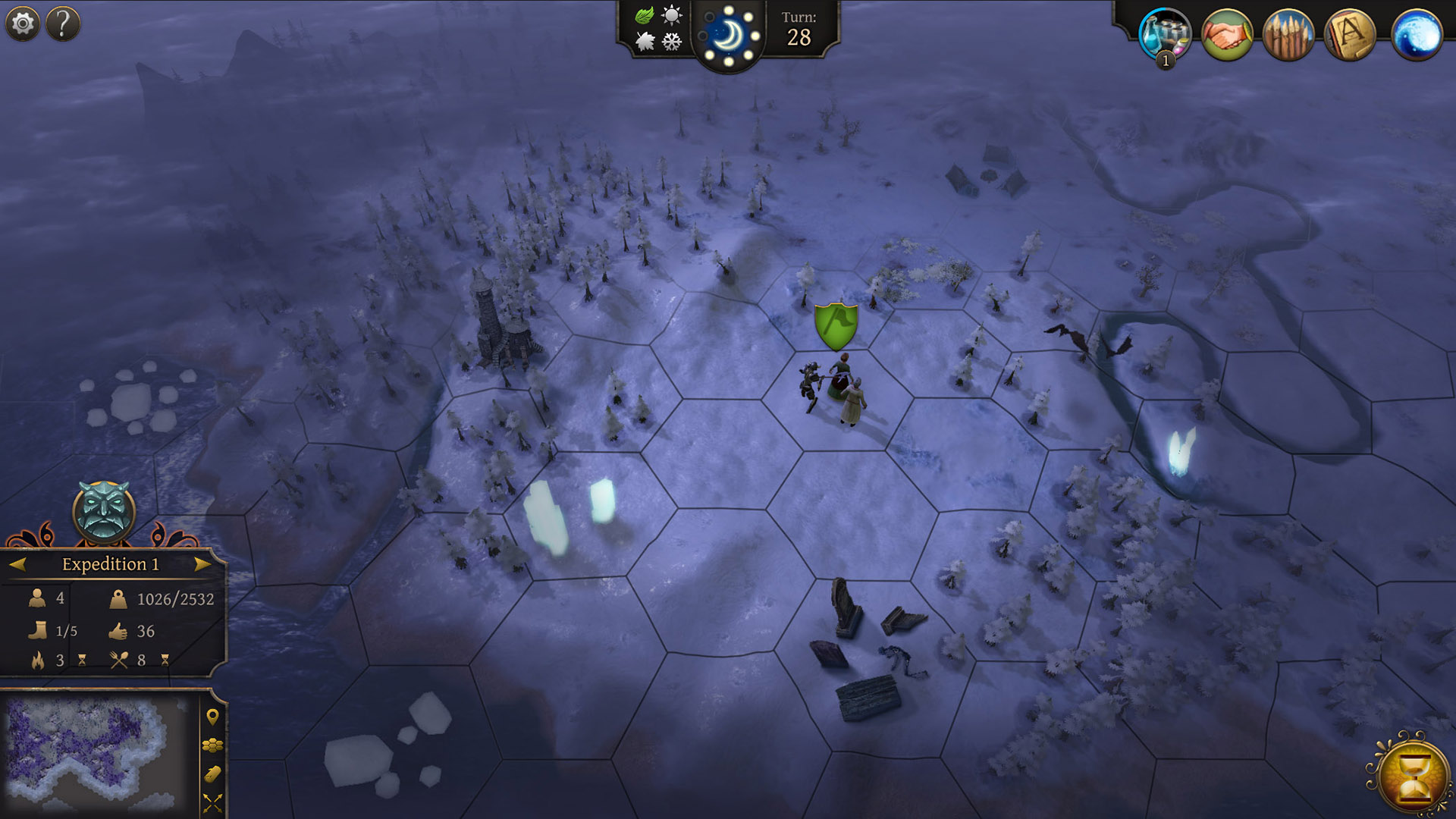Click the help question mark icon
This screenshot has width=1456, height=819.
point(63,24)
